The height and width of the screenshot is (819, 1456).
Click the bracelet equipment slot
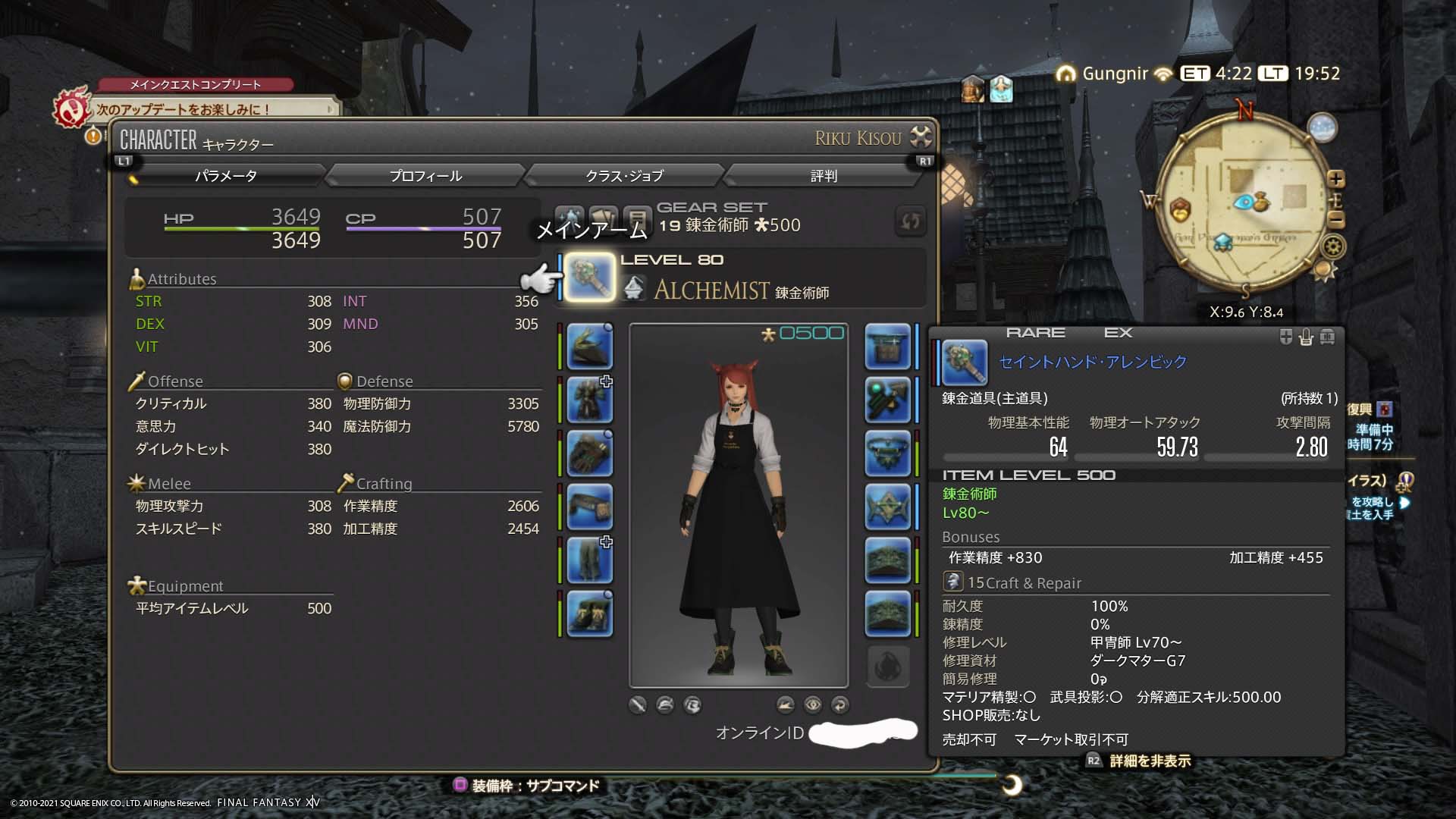tap(887, 507)
